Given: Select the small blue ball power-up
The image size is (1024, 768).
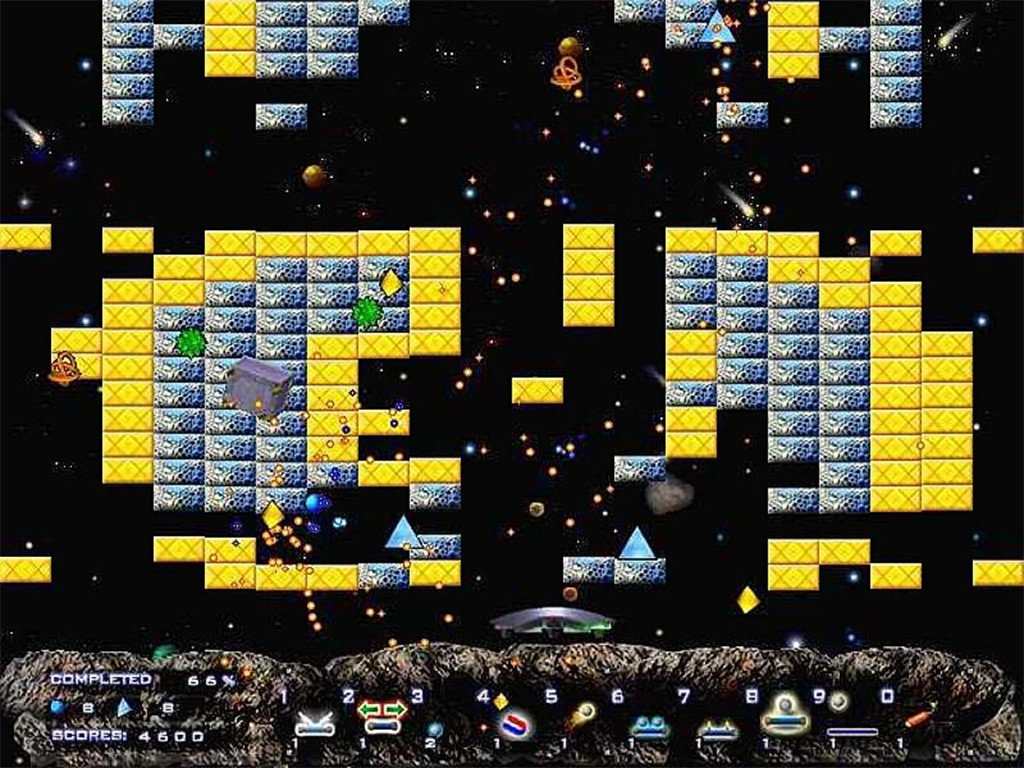Looking at the screenshot, I should pos(435,728).
